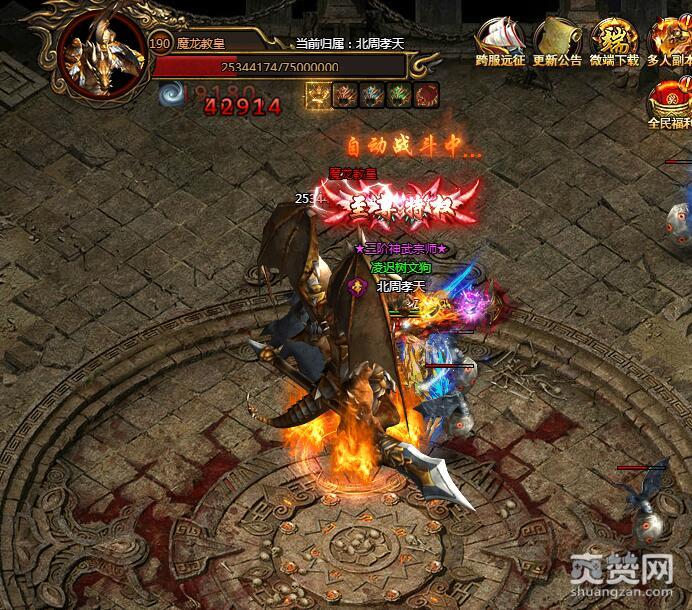The width and height of the screenshot is (692, 610).
Task: Open the 跨服远征 ship icon
Action: pyautogui.click(x=501, y=40)
